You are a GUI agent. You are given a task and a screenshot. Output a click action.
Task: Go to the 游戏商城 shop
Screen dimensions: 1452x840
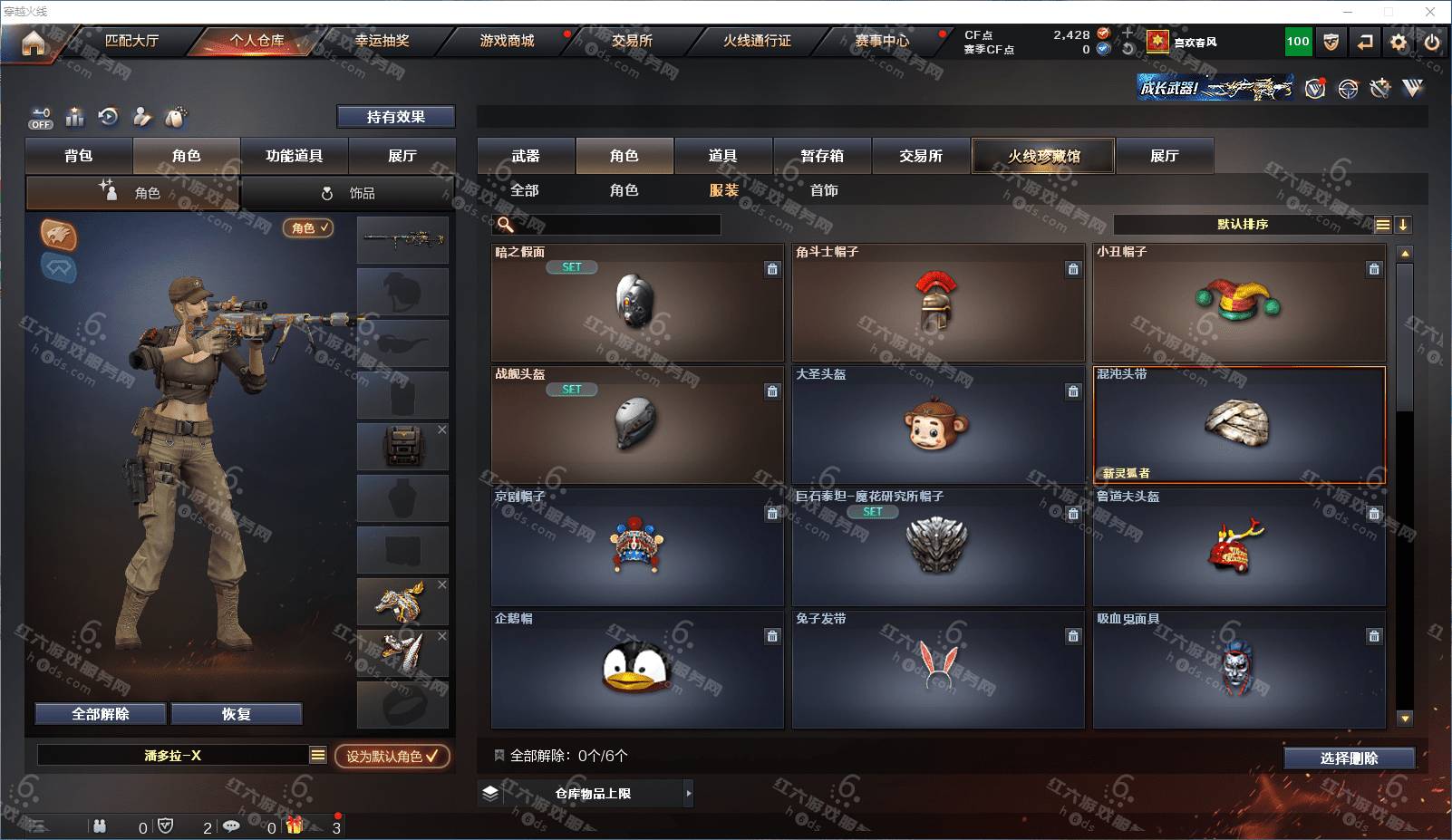(507, 41)
